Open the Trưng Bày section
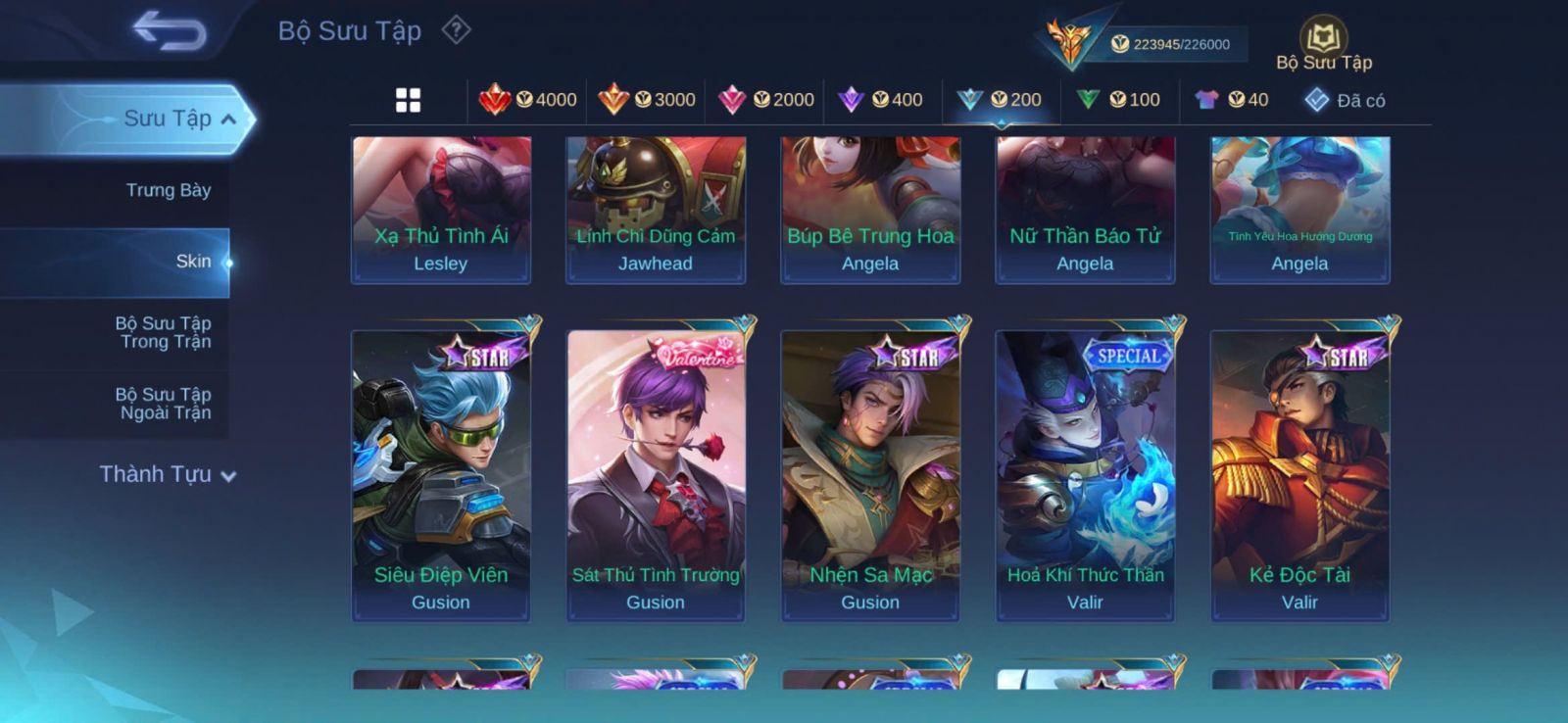Viewport: 1568px width, 723px height. tap(168, 190)
